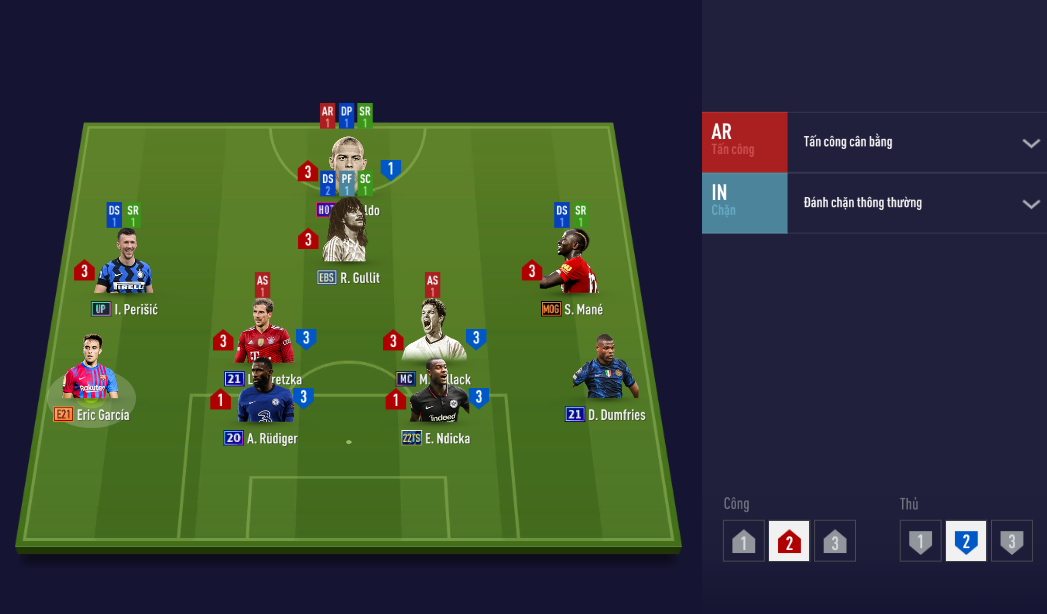This screenshot has width=1047, height=614.
Task: Select player S. Mané
Action: (577, 262)
